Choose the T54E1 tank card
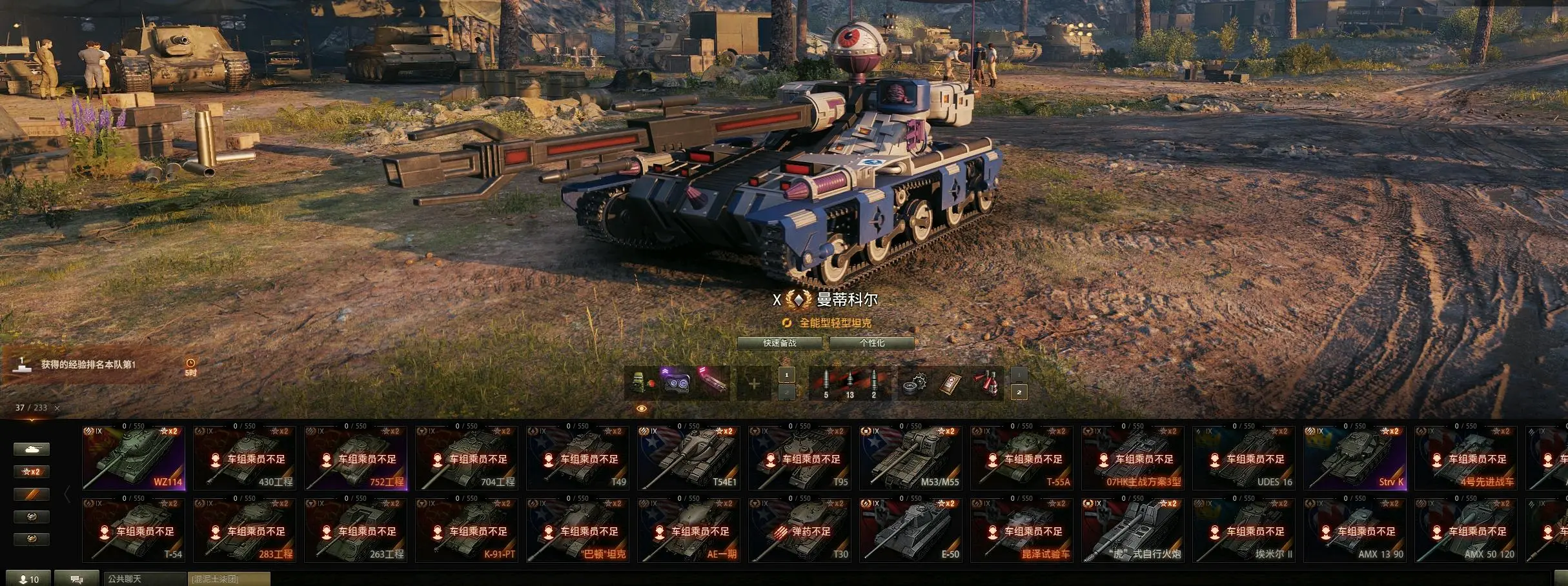The height and width of the screenshot is (586, 1568). (x=689, y=458)
